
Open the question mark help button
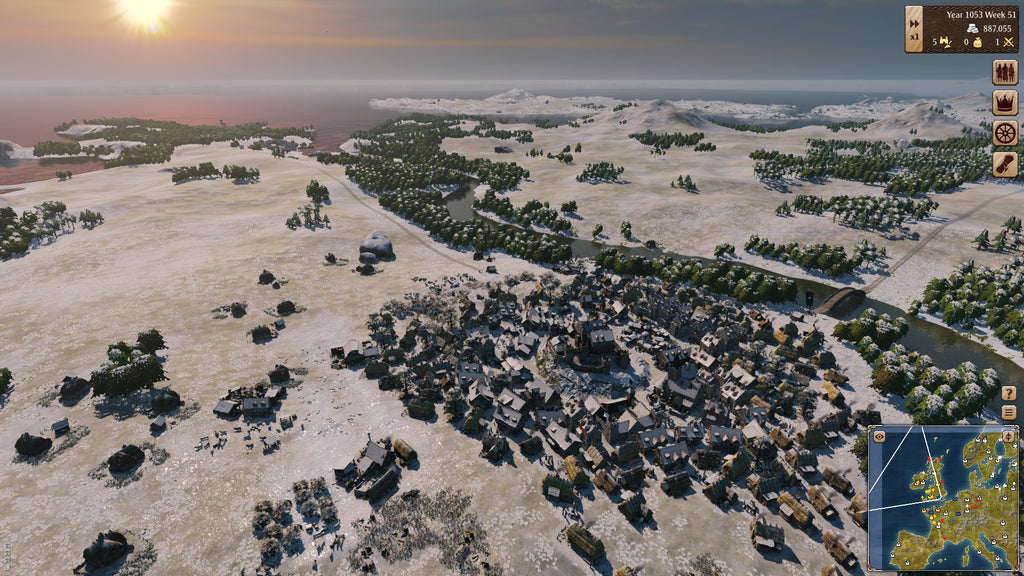click(1008, 393)
